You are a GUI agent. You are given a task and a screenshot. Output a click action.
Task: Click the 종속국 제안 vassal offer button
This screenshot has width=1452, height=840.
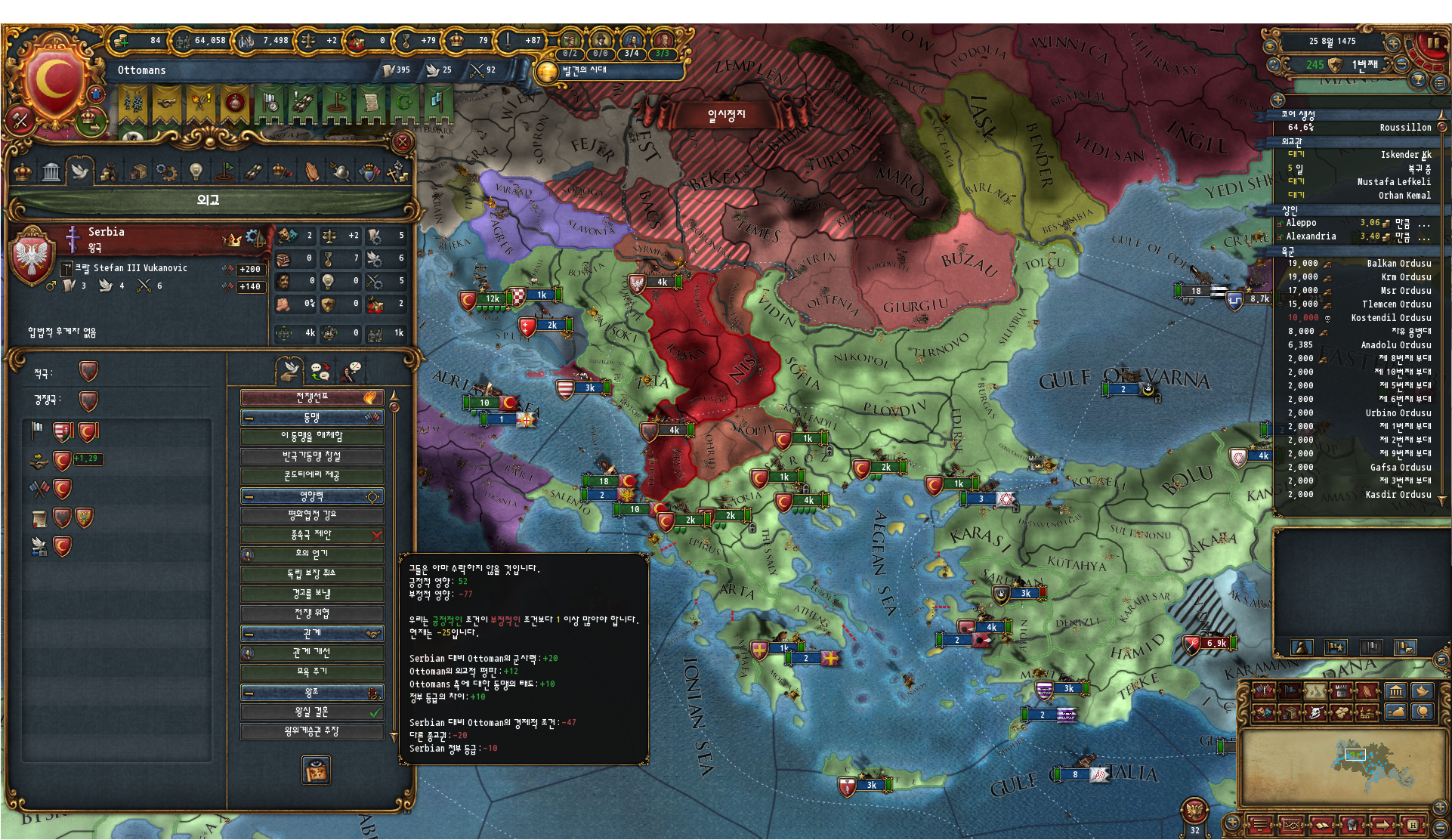coord(312,535)
